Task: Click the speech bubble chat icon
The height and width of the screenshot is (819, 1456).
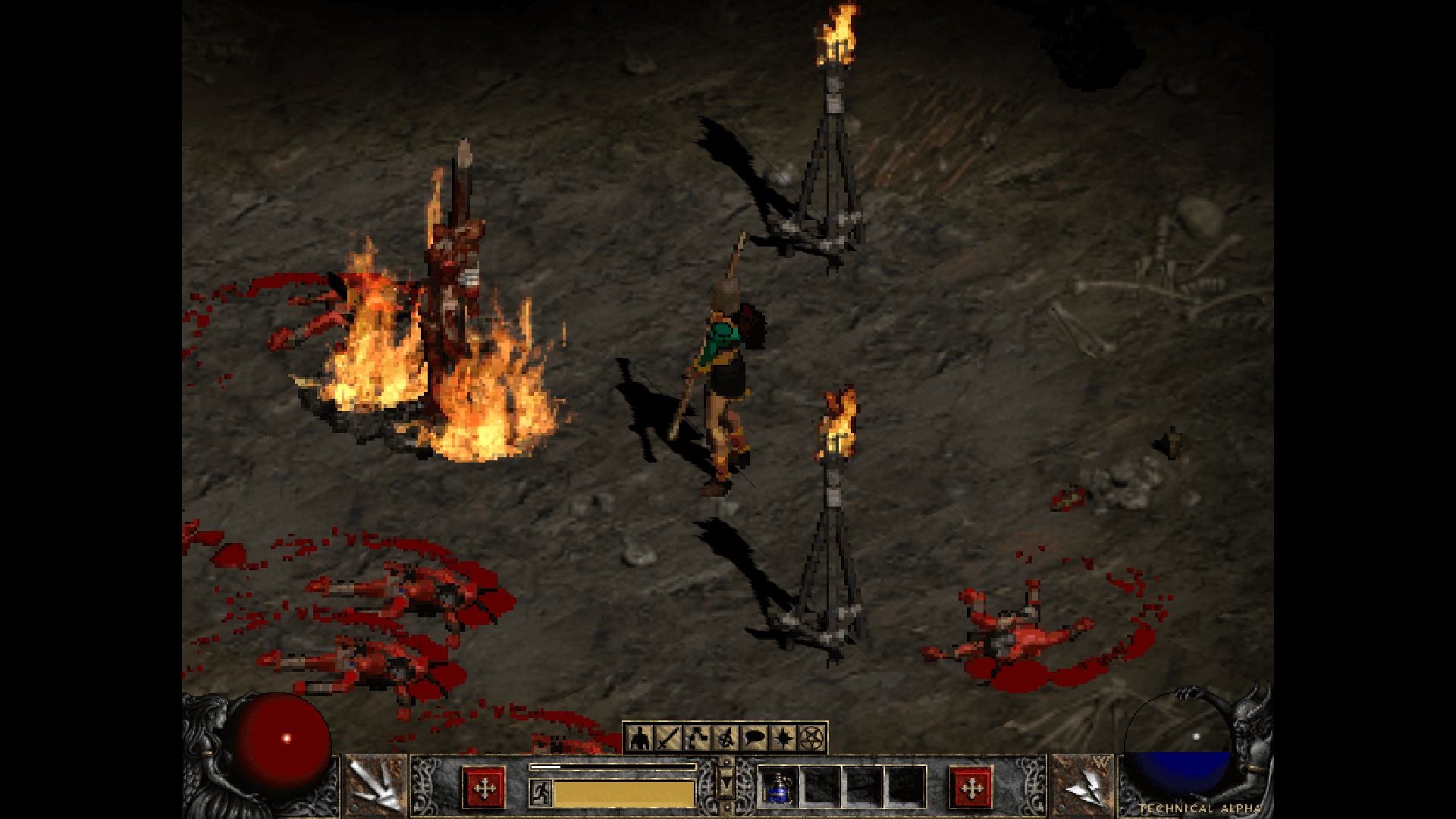Action: [x=755, y=737]
